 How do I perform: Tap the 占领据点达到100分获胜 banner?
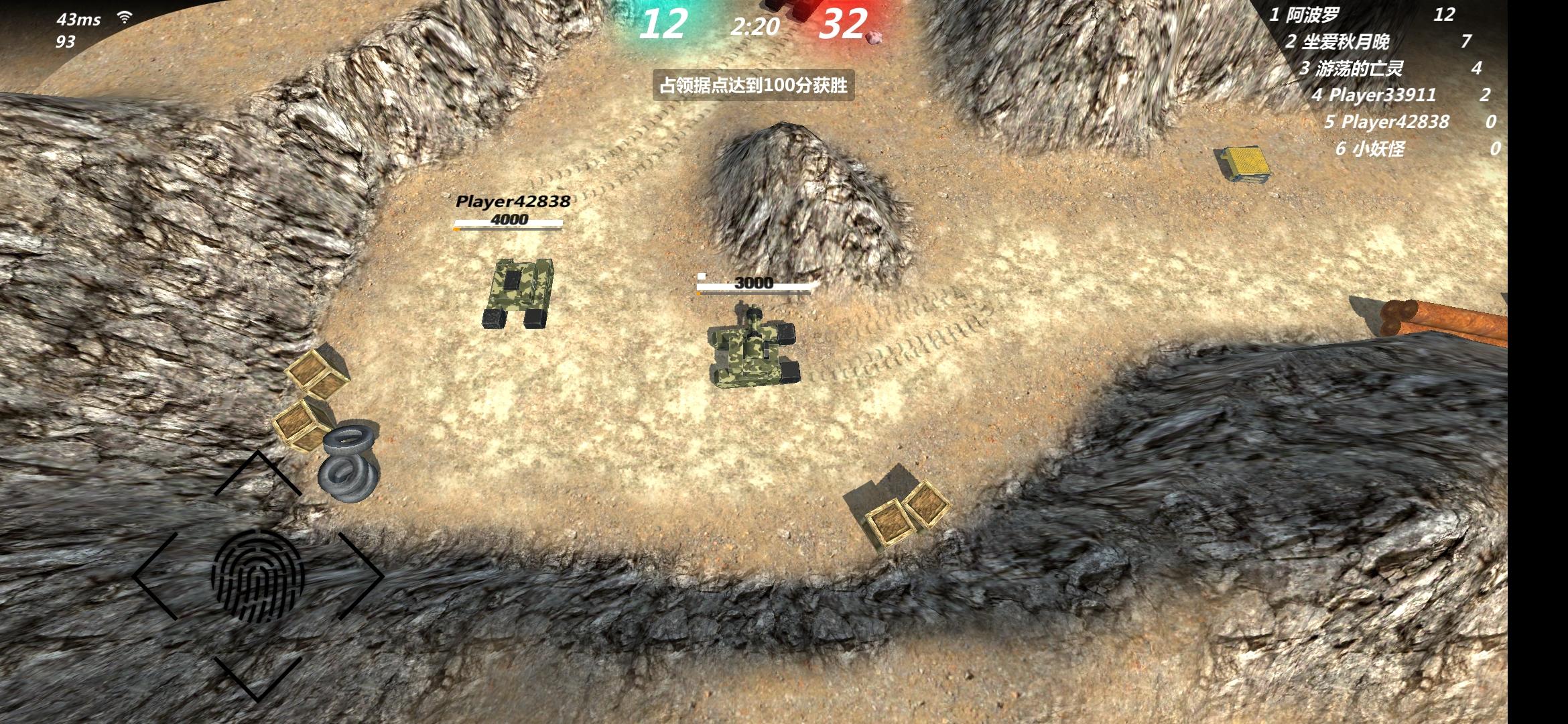coord(755,86)
